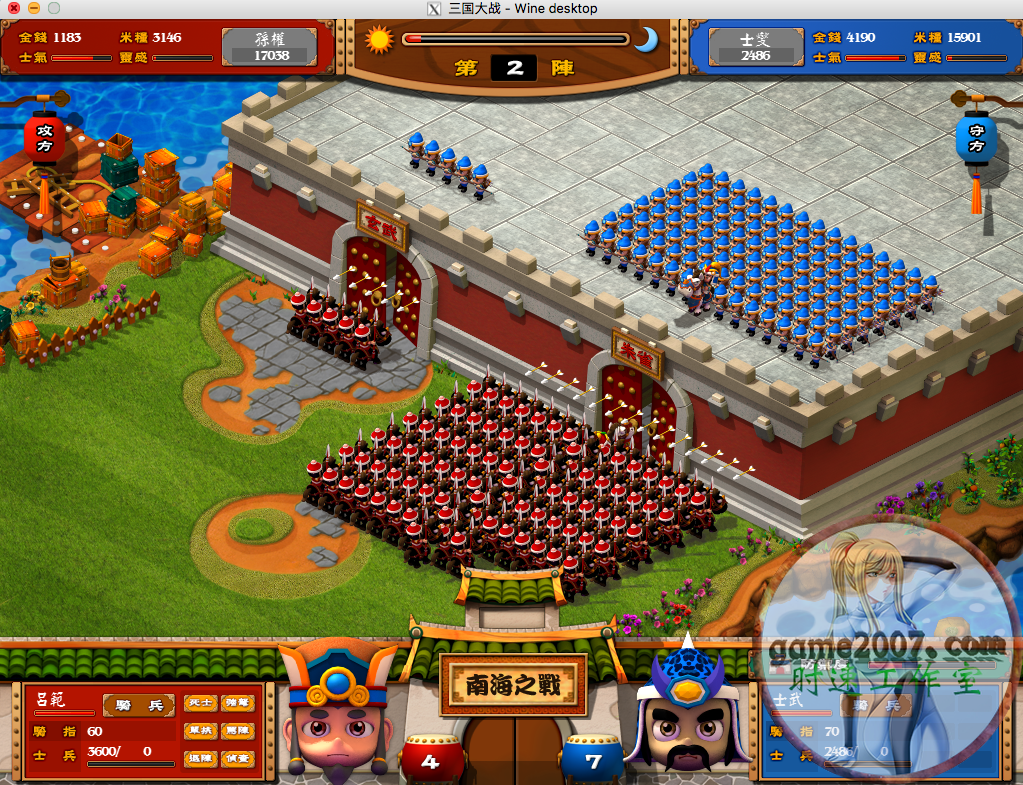Activate the 偵查 scout command
The width and height of the screenshot is (1023, 785).
click(x=237, y=759)
